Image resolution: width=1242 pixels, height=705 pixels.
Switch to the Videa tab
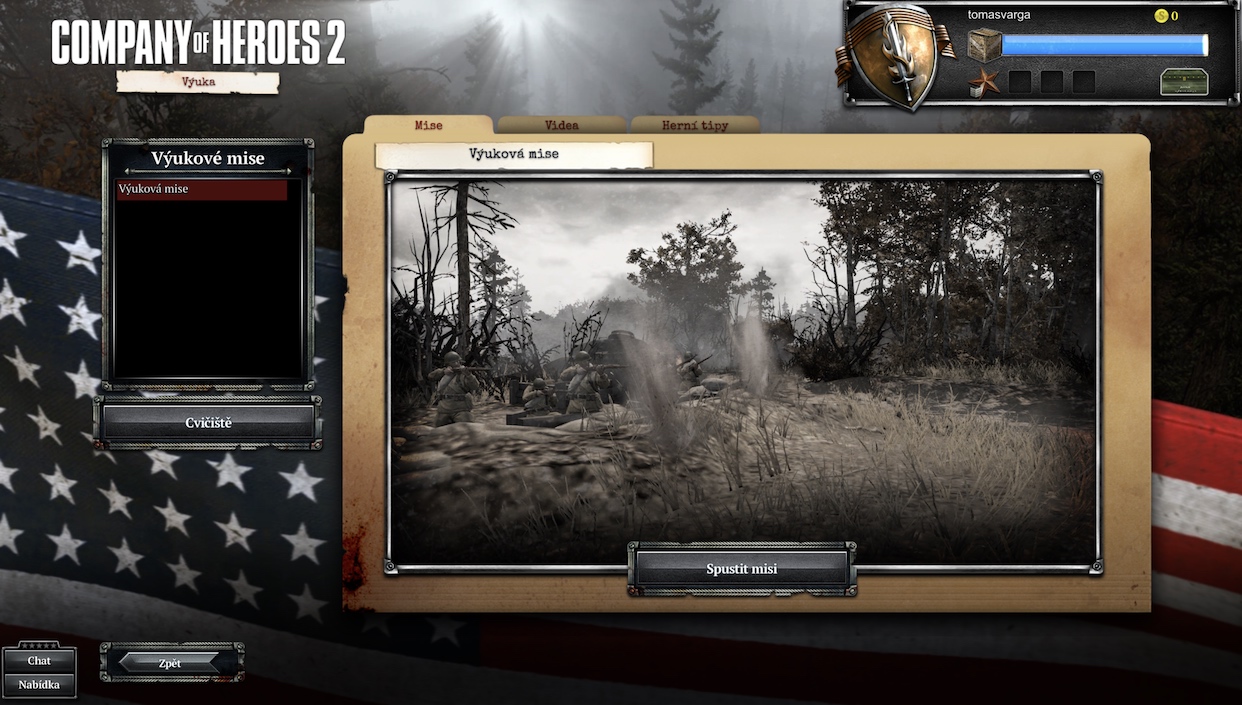(561, 126)
